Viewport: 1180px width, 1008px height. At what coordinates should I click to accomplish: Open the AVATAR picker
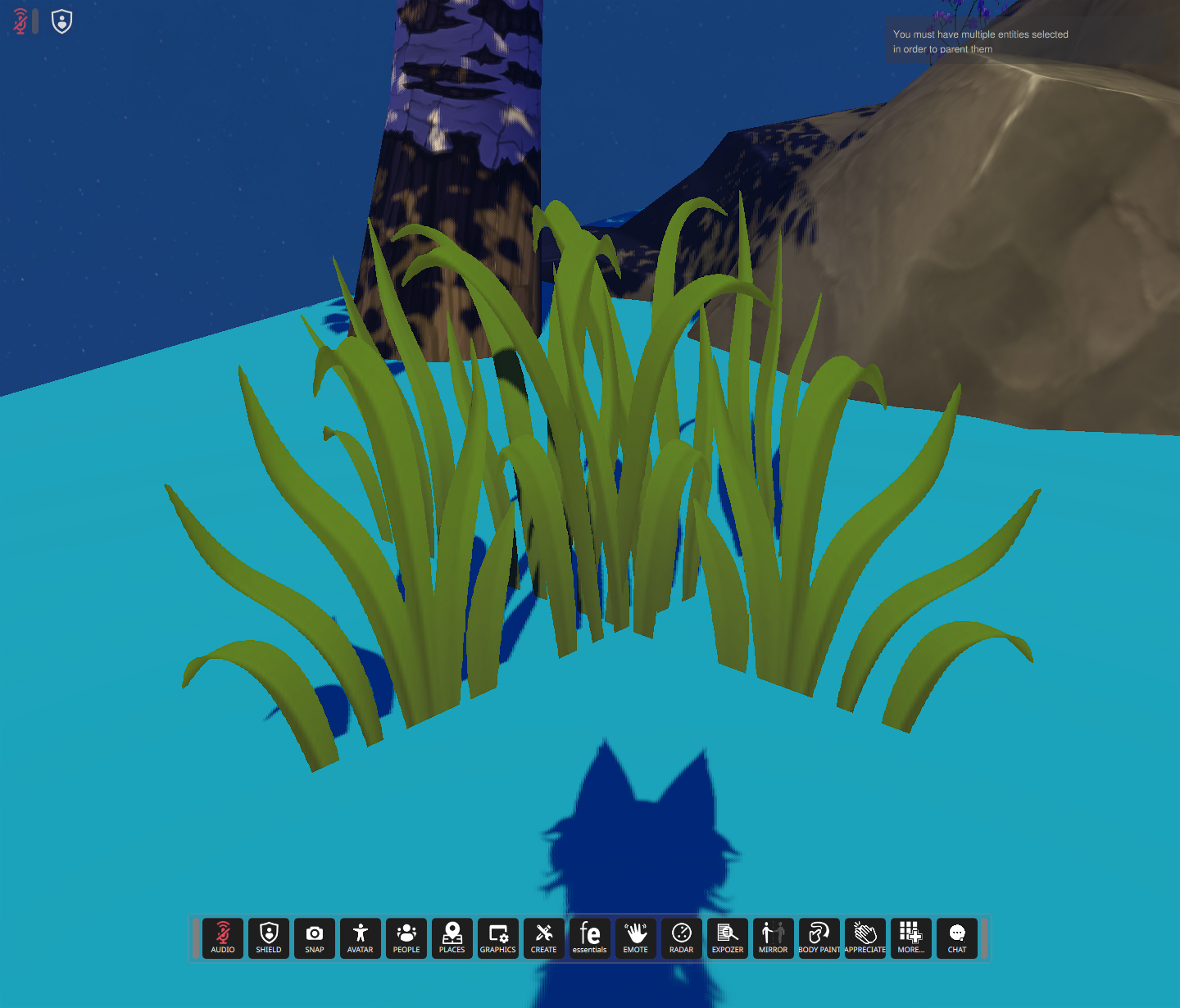[x=360, y=938]
